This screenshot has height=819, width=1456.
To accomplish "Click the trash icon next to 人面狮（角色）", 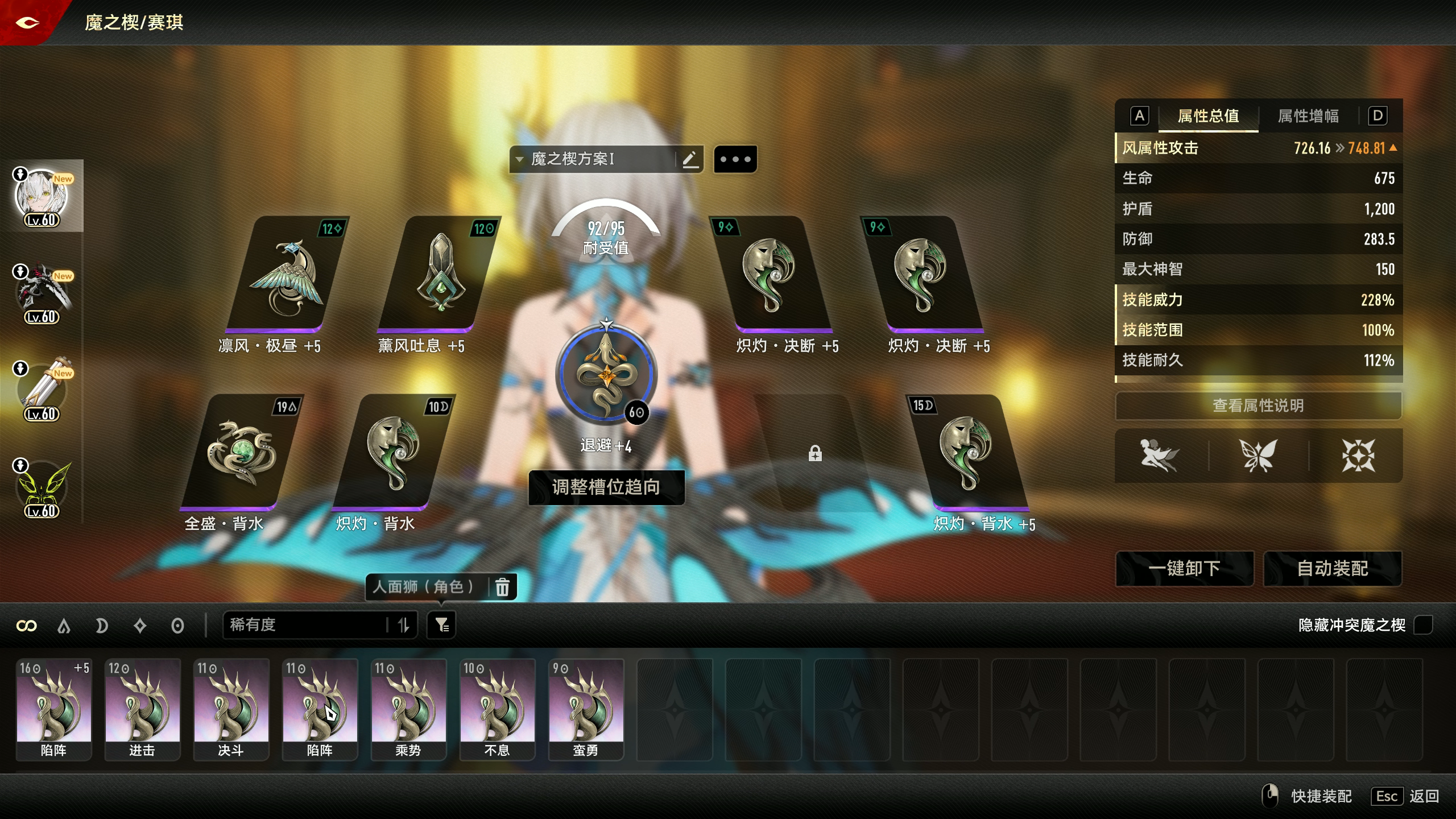I will click(x=502, y=587).
